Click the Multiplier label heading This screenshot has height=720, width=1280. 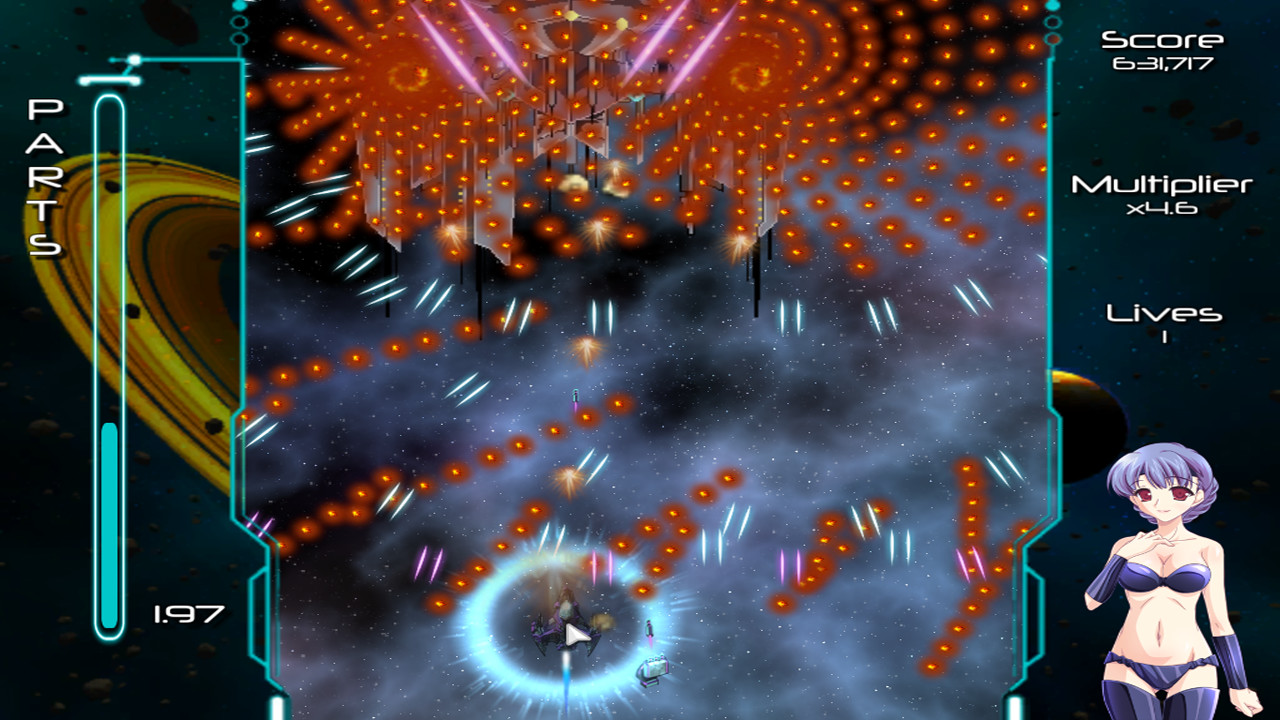(1163, 185)
